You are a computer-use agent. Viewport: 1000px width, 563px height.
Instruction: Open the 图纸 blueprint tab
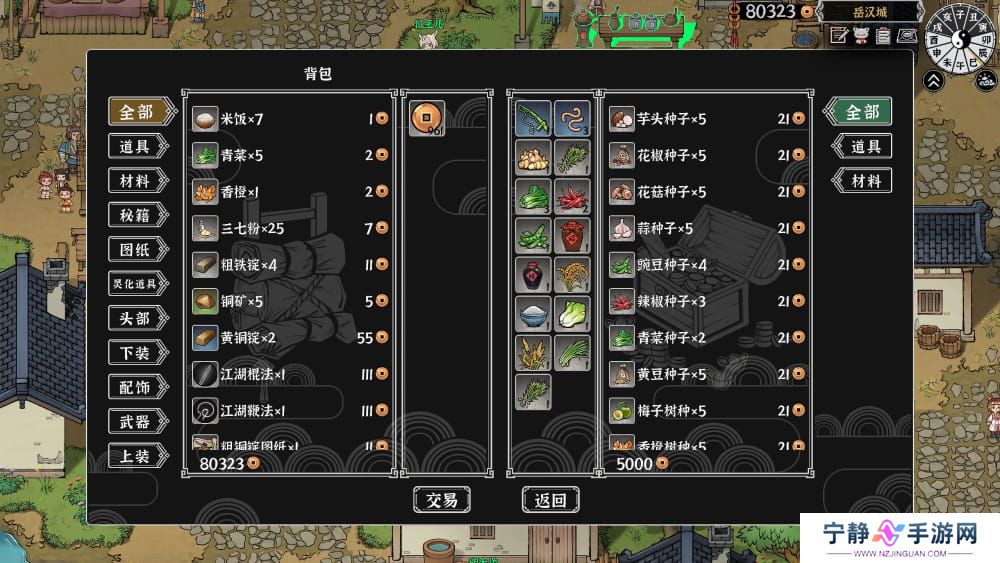coord(135,249)
